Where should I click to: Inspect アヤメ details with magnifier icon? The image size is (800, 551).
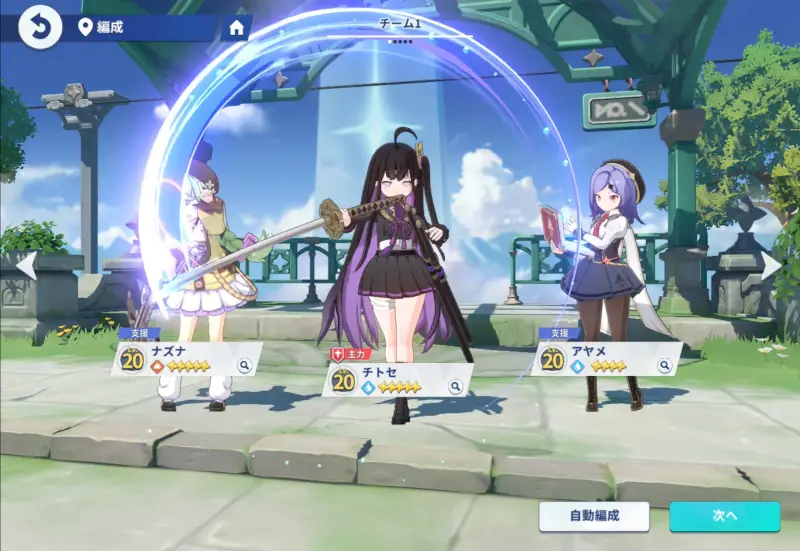(x=664, y=367)
